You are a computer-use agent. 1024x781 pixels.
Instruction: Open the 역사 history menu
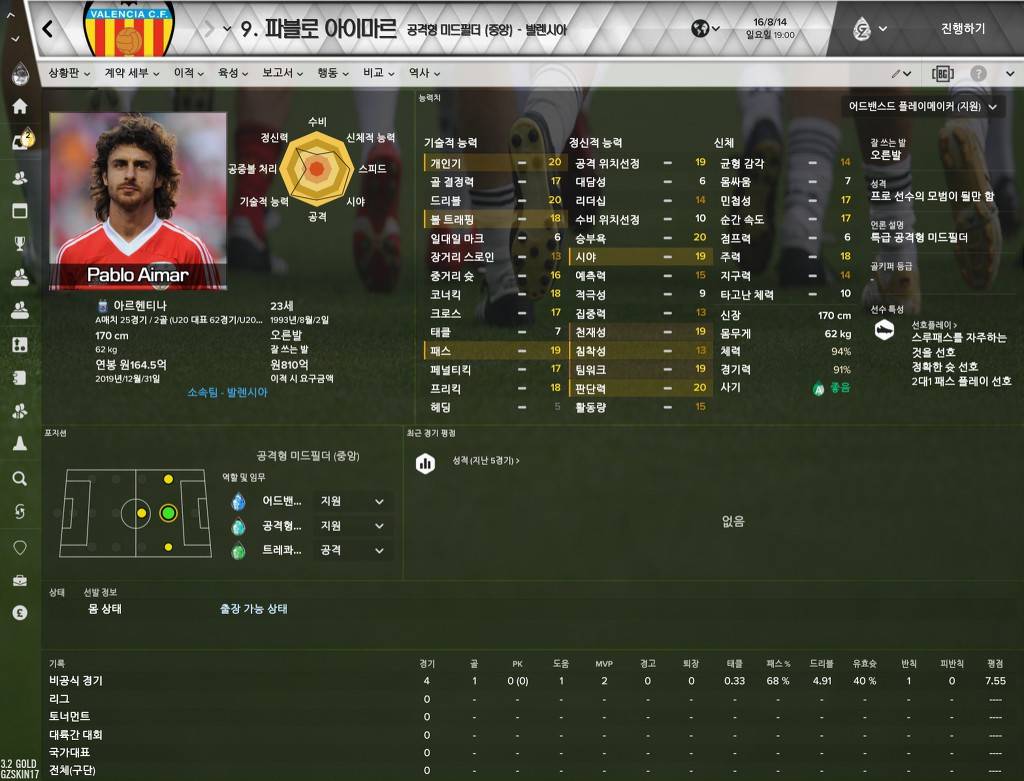[x=424, y=73]
